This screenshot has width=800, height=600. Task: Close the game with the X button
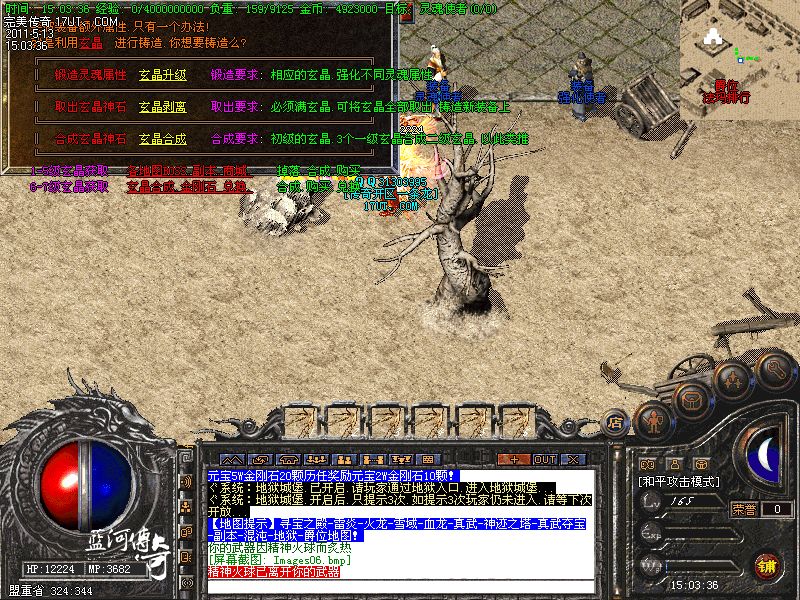click(x=574, y=459)
